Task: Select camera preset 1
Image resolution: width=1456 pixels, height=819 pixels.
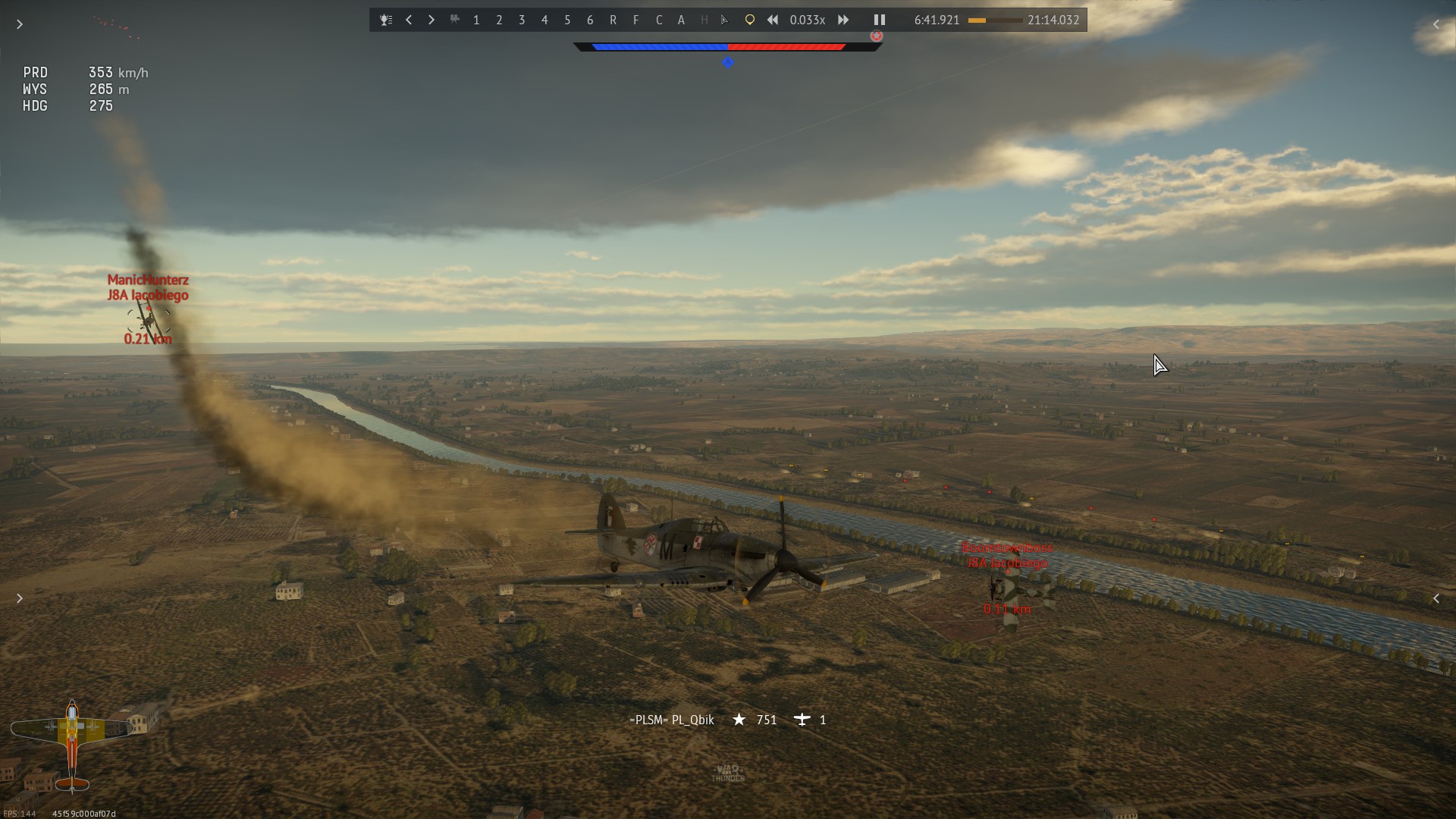Action: coord(476,20)
